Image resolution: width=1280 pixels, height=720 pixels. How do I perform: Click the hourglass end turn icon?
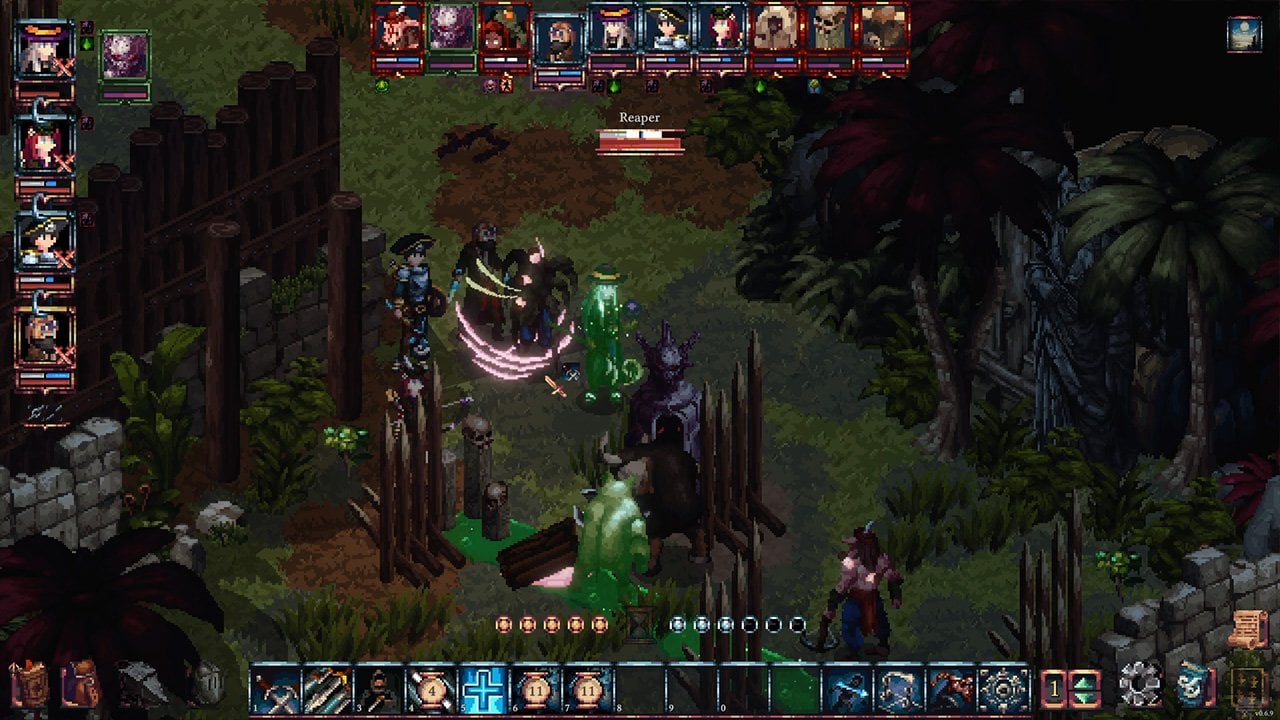(639, 624)
